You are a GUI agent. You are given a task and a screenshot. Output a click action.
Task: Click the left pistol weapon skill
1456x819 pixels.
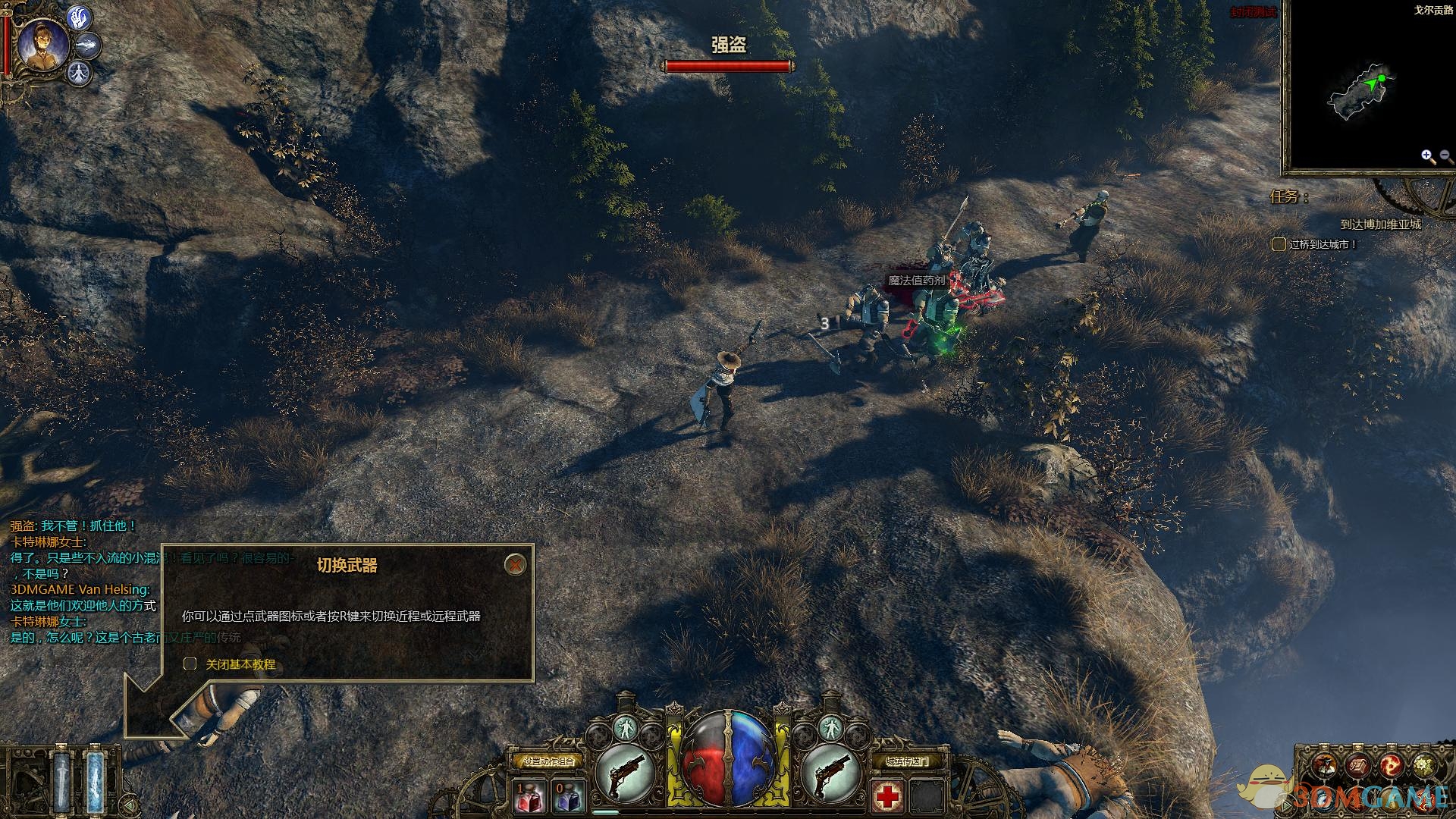626,772
